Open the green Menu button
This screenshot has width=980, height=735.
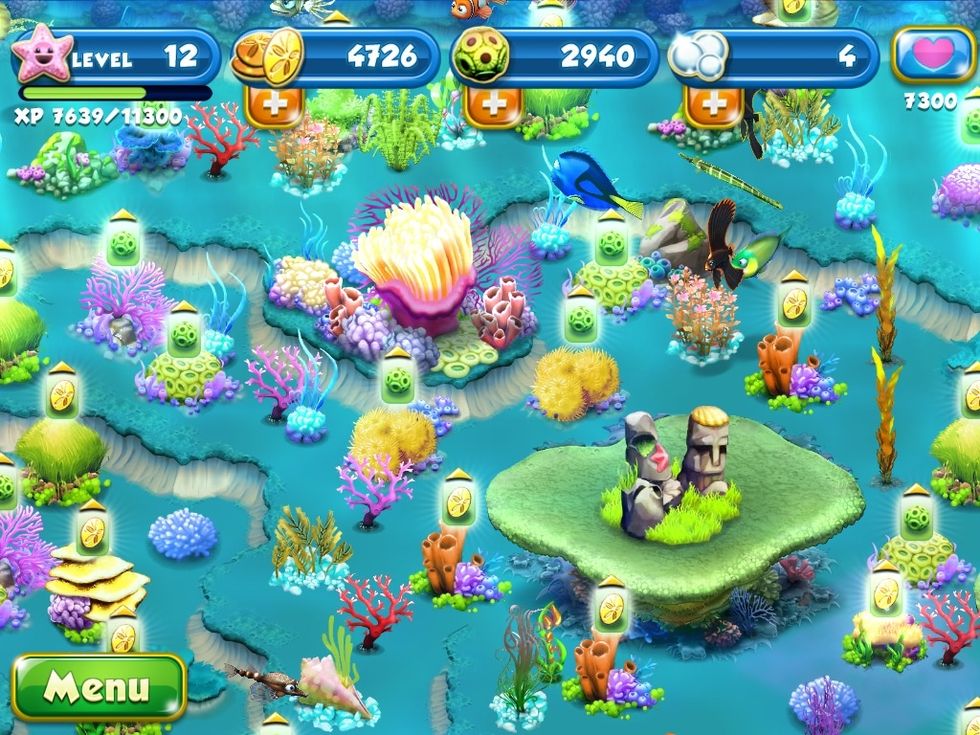(98, 688)
